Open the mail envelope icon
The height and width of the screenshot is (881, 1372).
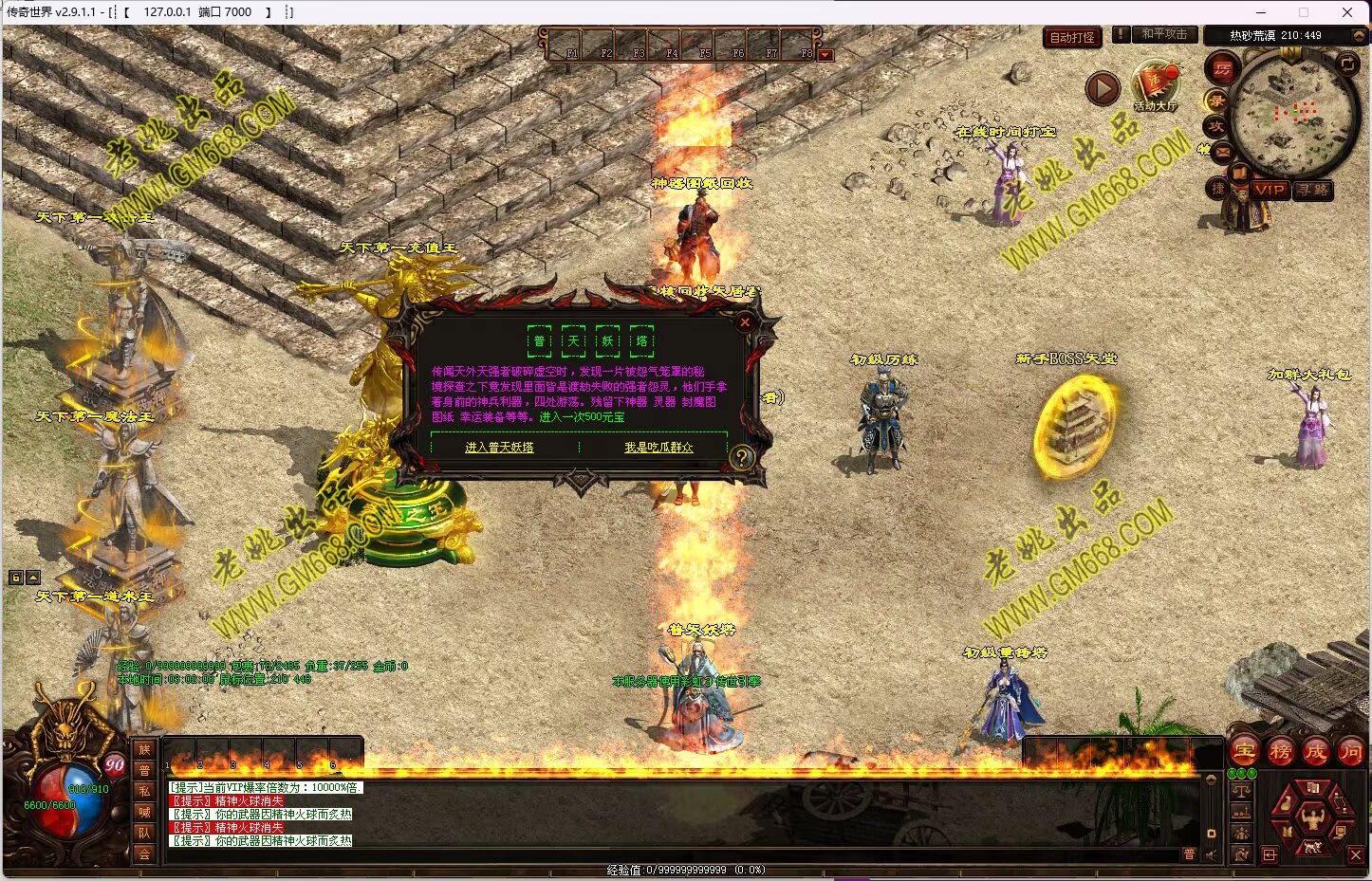tap(1222, 151)
